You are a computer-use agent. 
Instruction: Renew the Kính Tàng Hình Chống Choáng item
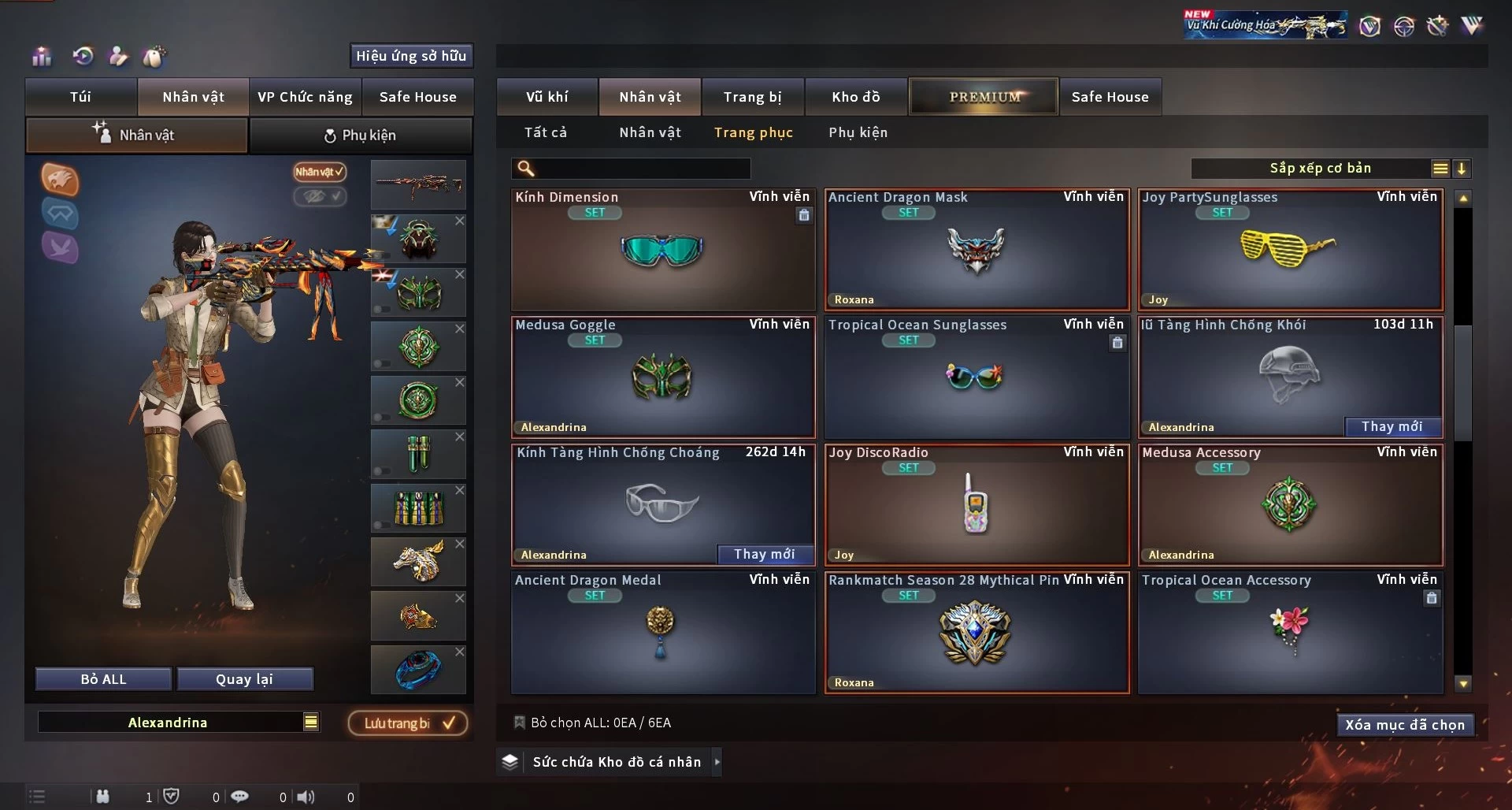click(764, 555)
